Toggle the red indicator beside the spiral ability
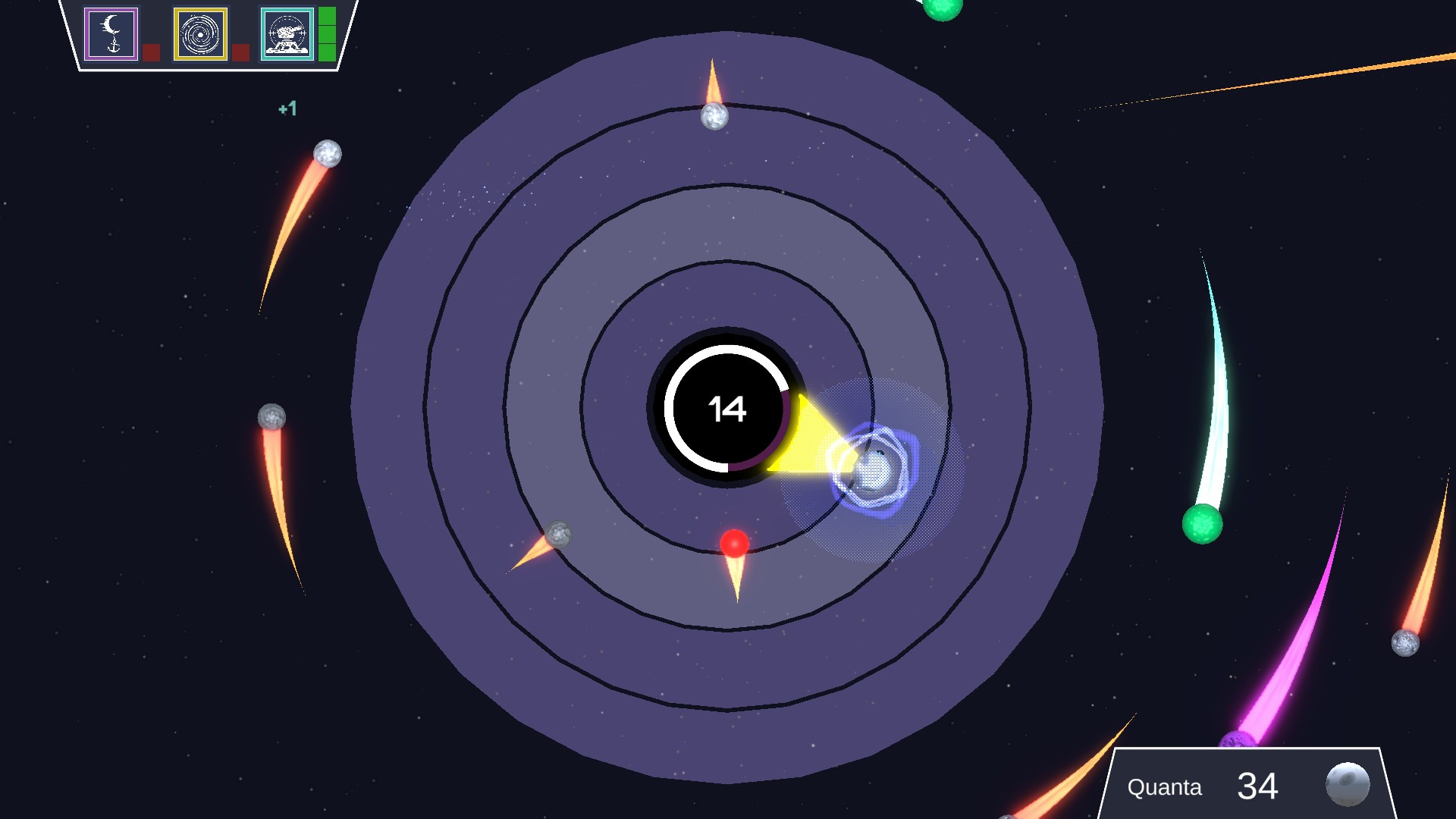 [241, 53]
